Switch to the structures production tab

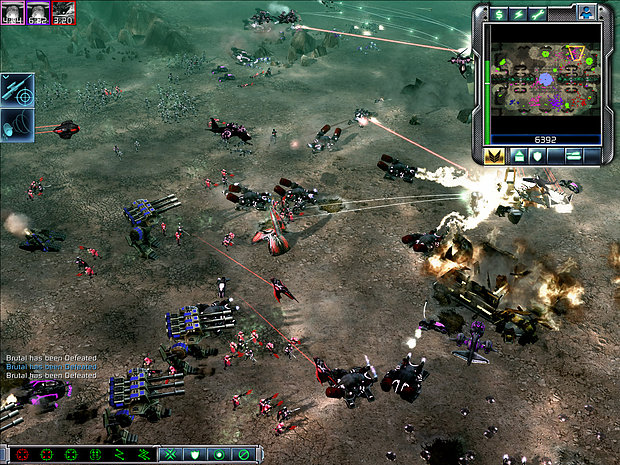(519, 156)
